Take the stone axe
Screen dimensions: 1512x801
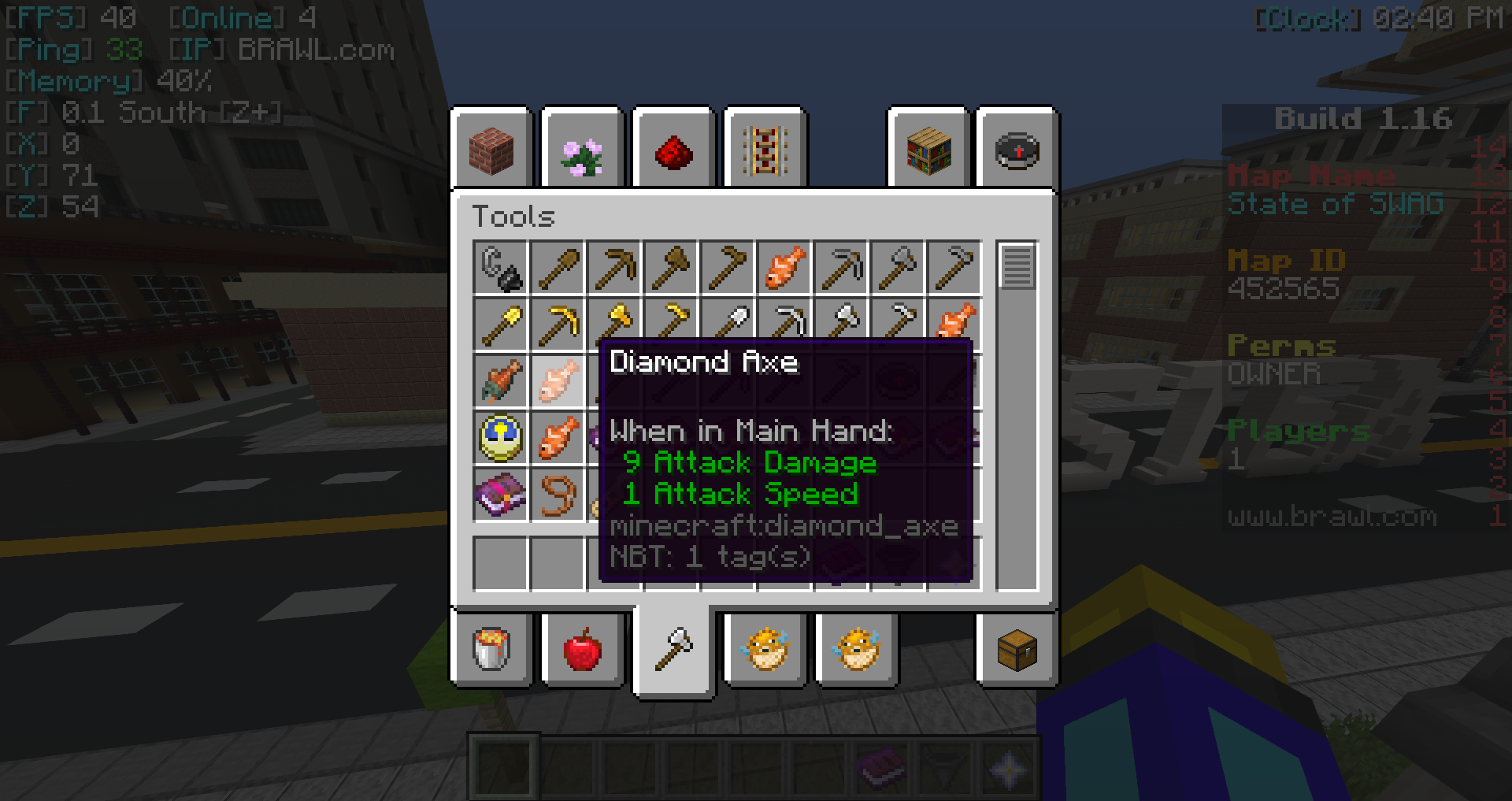(x=898, y=268)
